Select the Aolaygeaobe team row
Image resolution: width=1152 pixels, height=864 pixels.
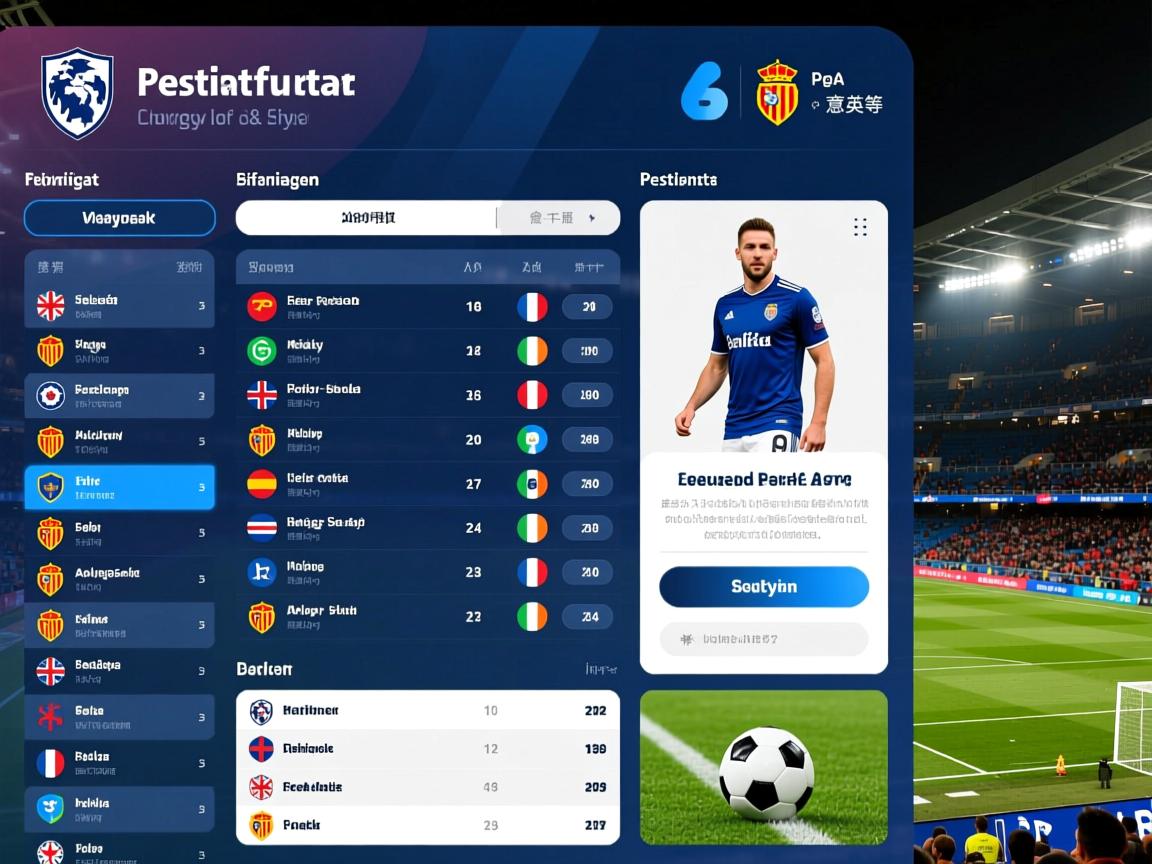tap(119, 579)
